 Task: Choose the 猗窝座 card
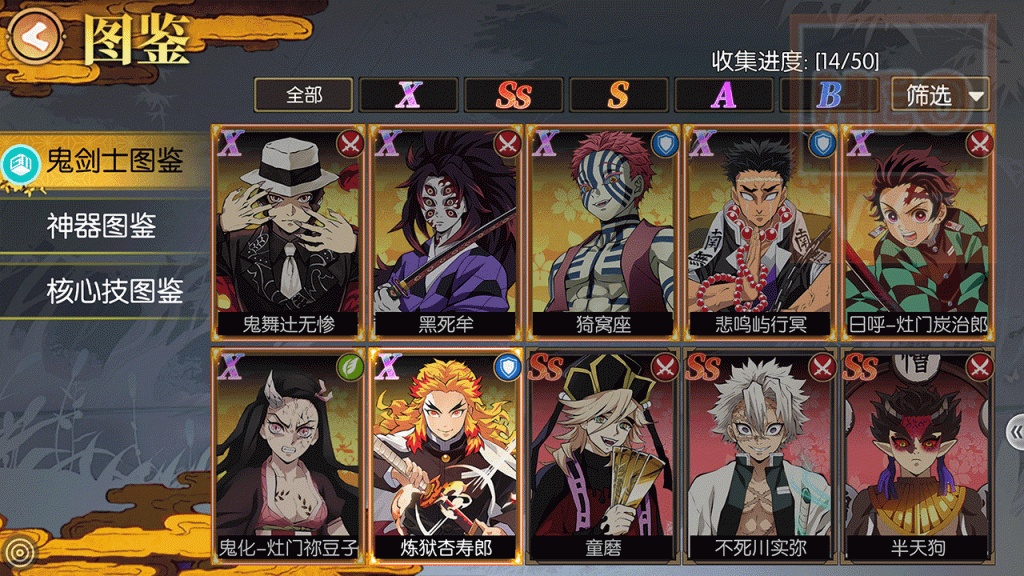(x=603, y=232)
